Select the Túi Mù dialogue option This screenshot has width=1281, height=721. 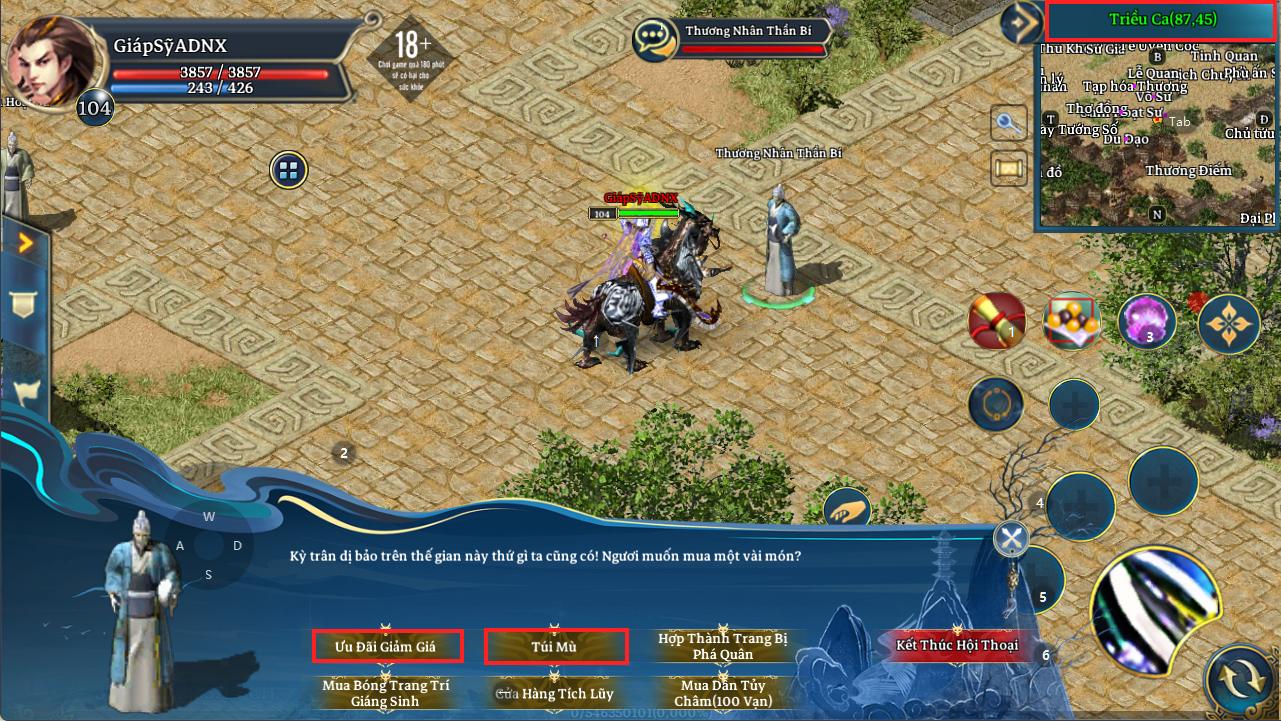click(555, 646)
